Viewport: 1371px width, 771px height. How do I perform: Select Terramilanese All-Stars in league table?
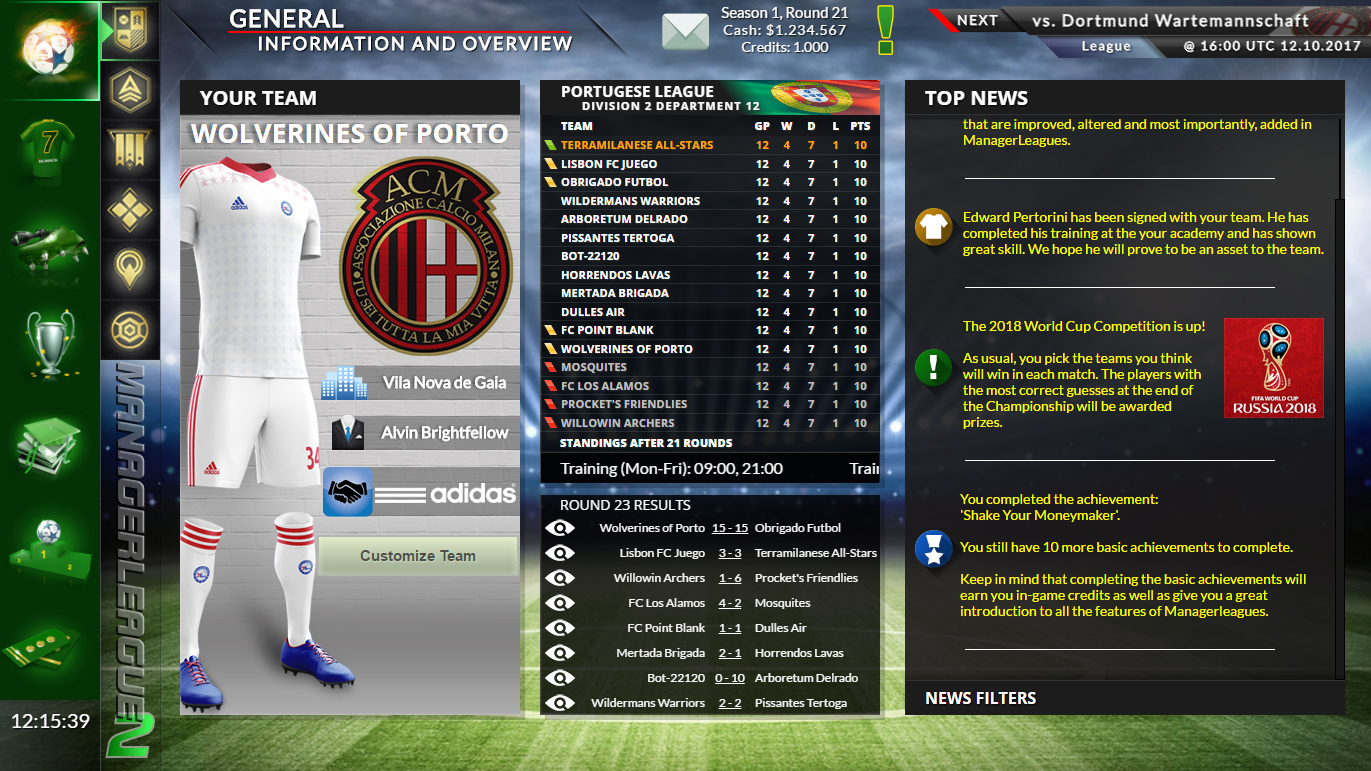tap(637, 145)
